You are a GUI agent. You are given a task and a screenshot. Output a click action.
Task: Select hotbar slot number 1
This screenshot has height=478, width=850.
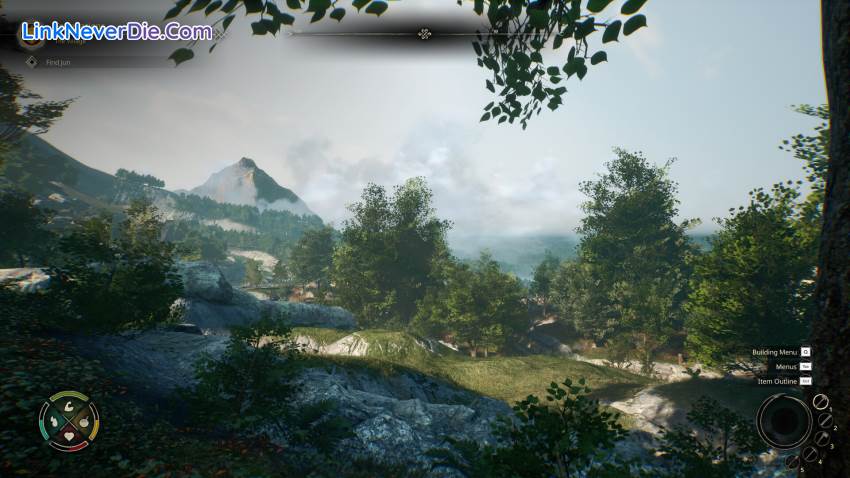(x=820, y=402)
